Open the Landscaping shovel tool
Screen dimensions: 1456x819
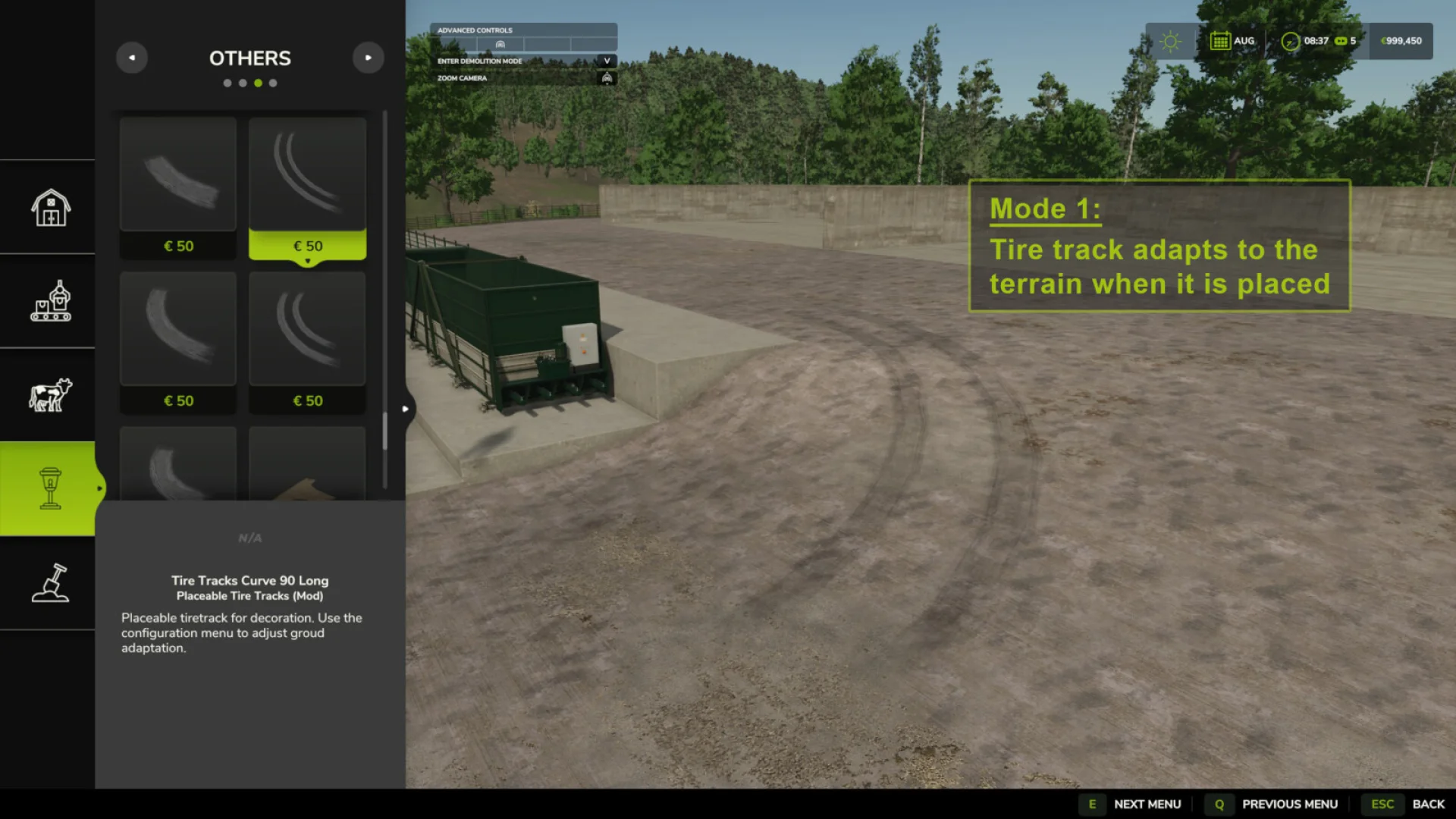(48, 584)
